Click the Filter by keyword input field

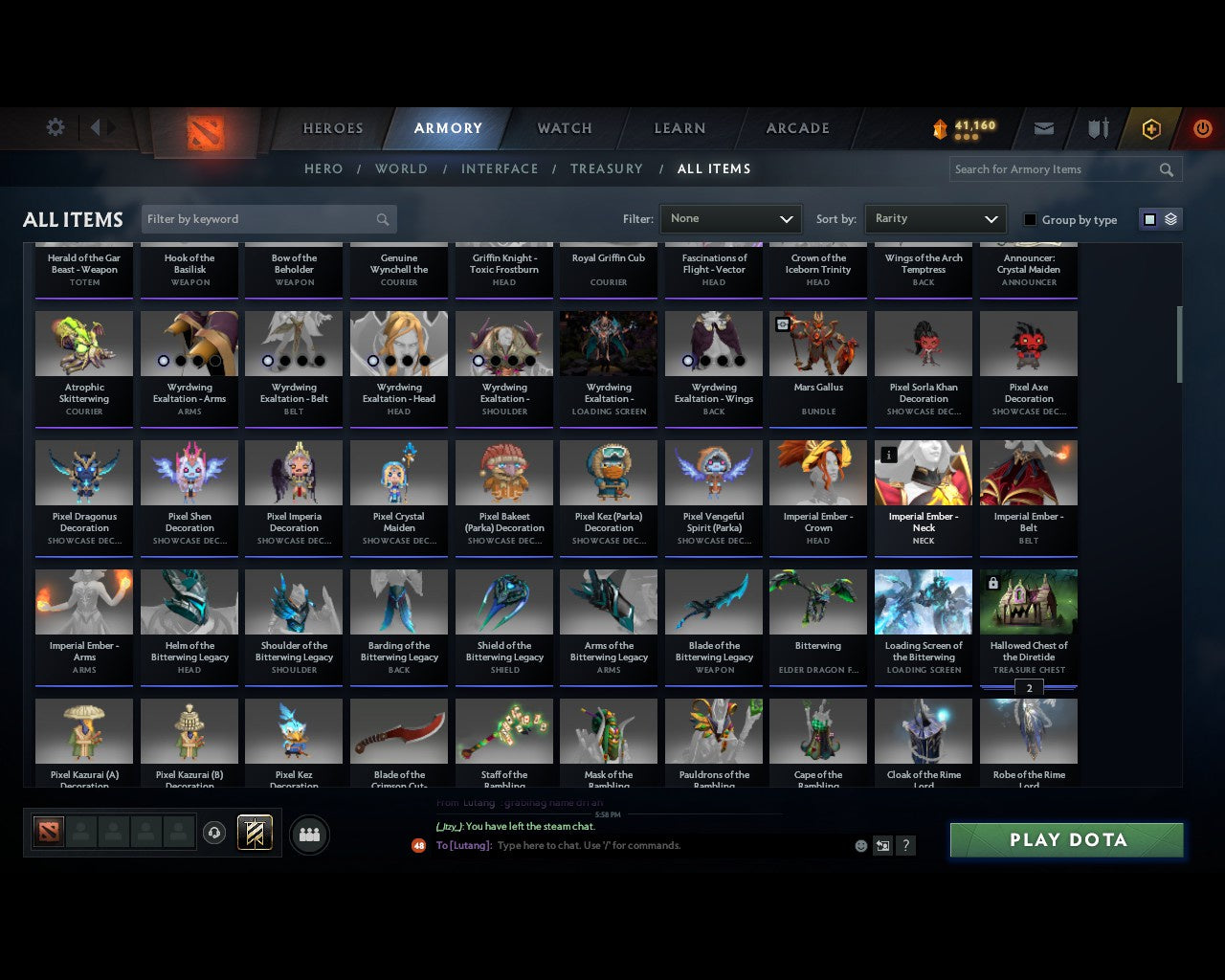tap(258, 219)
